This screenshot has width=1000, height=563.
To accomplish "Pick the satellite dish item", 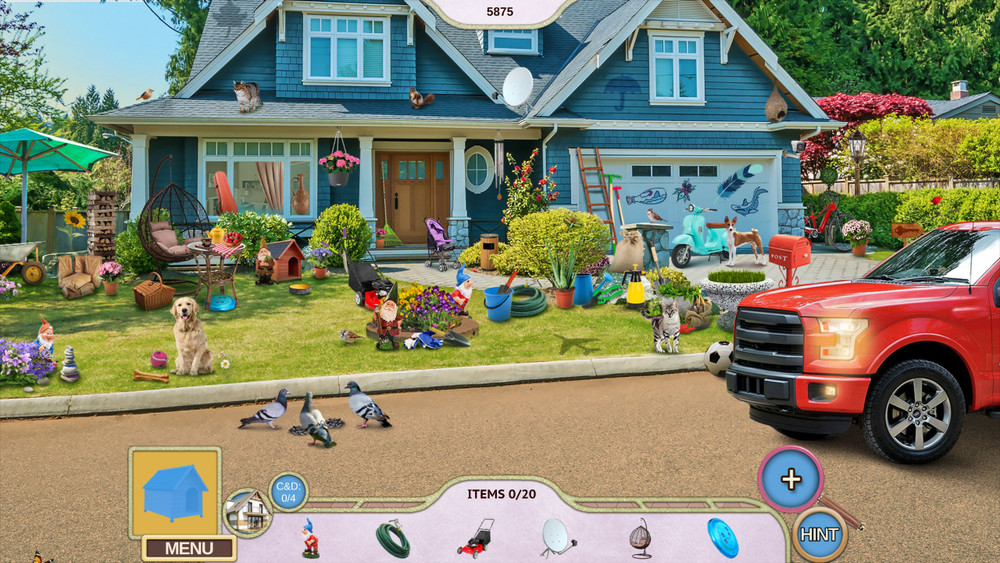I will click(x=558, y=537).
